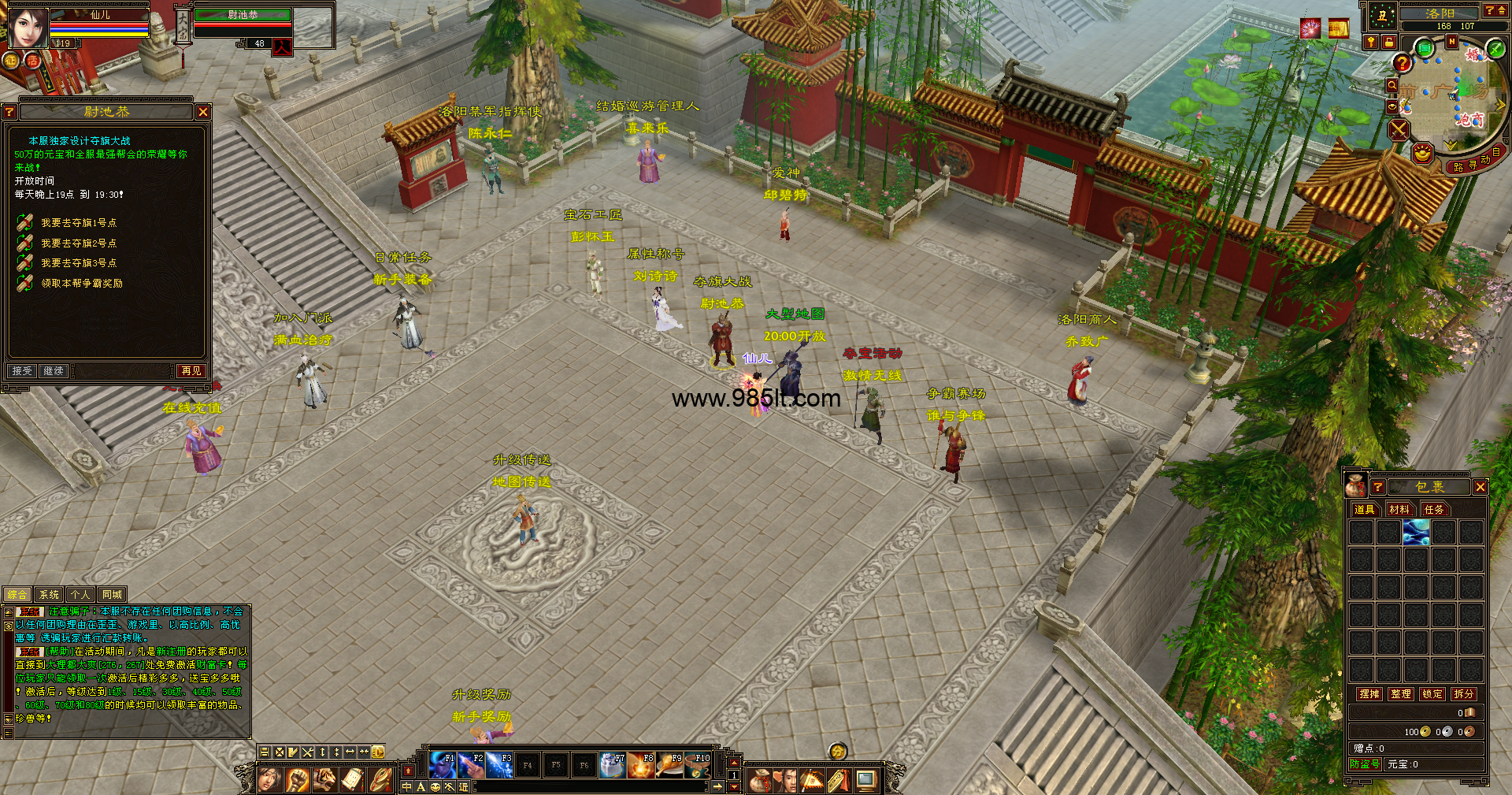The width and height of the screenshot is (1512, 795).
Task: Open the character portrait icon in the bottom-left bar
Action: (269, 780)
